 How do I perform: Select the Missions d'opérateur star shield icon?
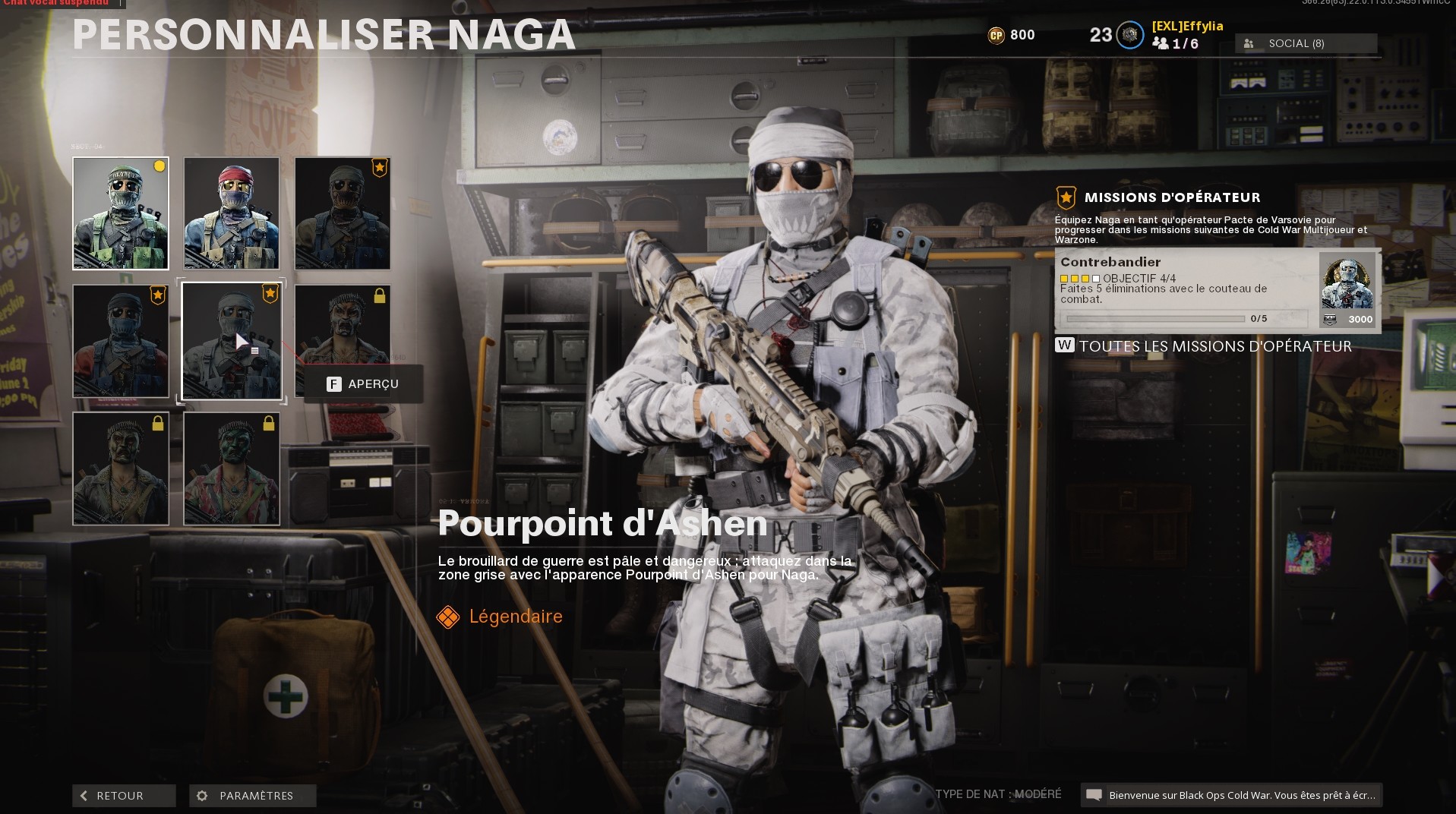pyautogui.click(x=1065, y=197)
